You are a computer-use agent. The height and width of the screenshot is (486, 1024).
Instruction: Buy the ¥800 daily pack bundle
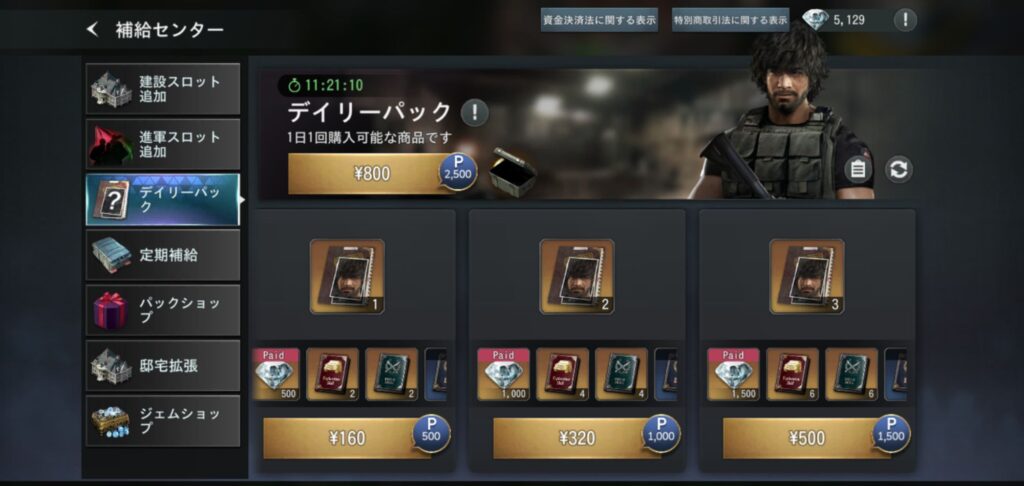[x=372, y=174]
